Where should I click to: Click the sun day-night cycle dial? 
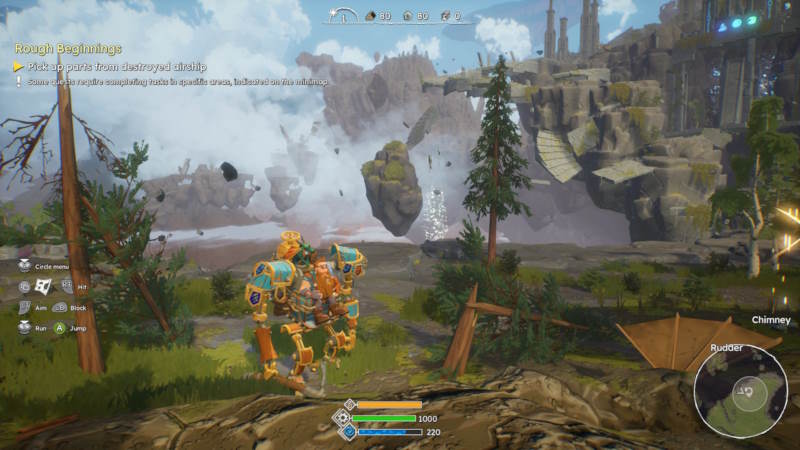click(x=344, y=16)
